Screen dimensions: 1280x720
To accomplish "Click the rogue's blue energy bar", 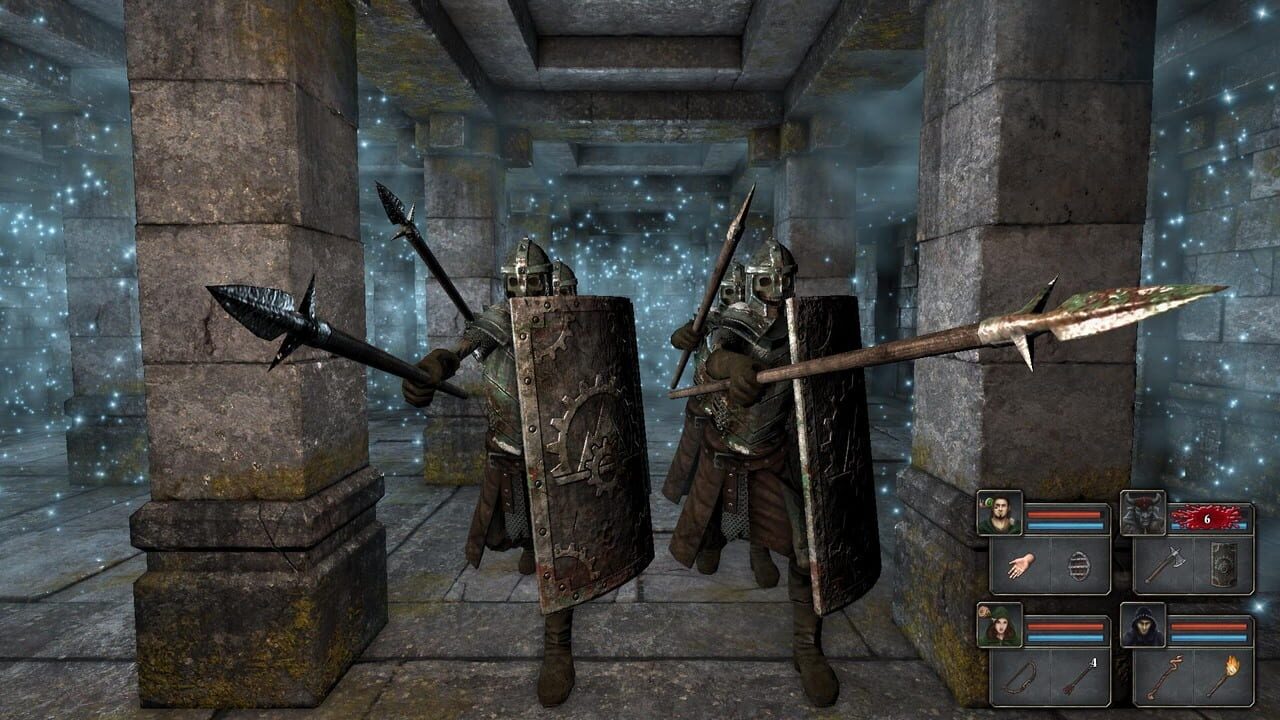I will pos(1067,635).
